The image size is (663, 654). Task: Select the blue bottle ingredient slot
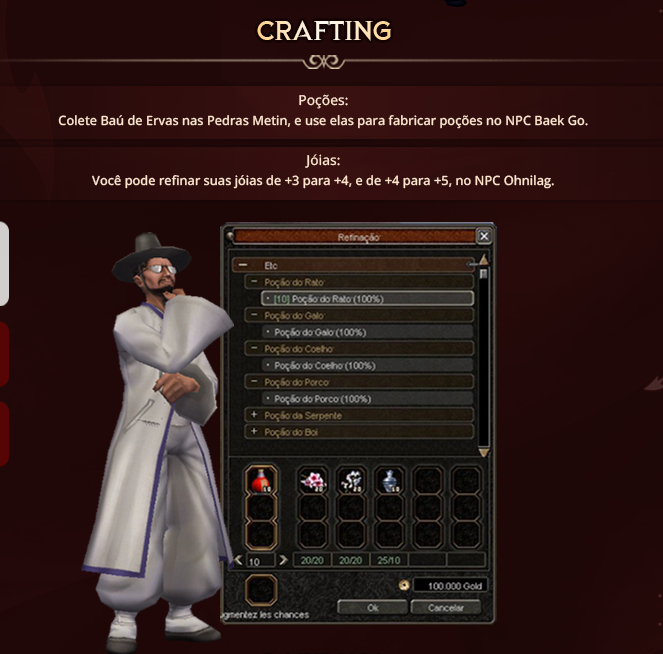(389, 481)
